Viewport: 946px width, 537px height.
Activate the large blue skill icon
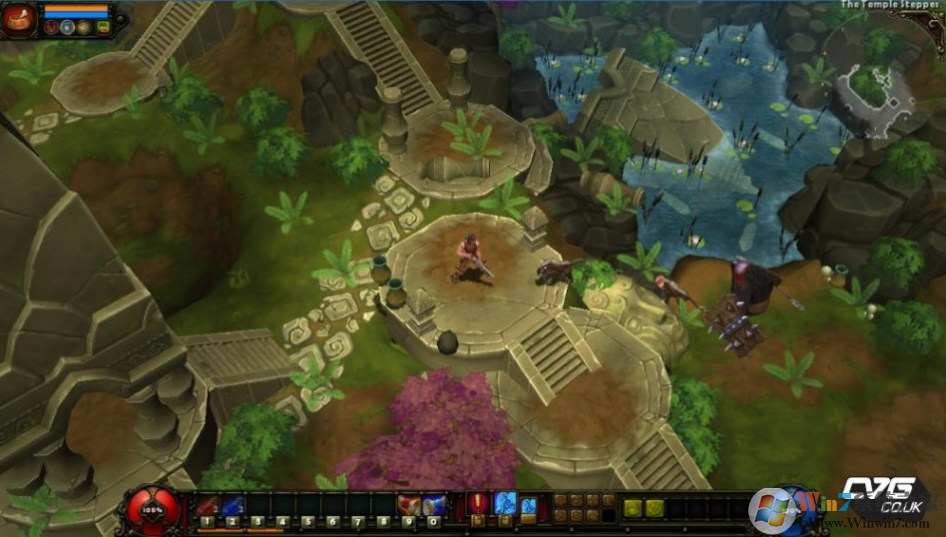click(505, 504)
